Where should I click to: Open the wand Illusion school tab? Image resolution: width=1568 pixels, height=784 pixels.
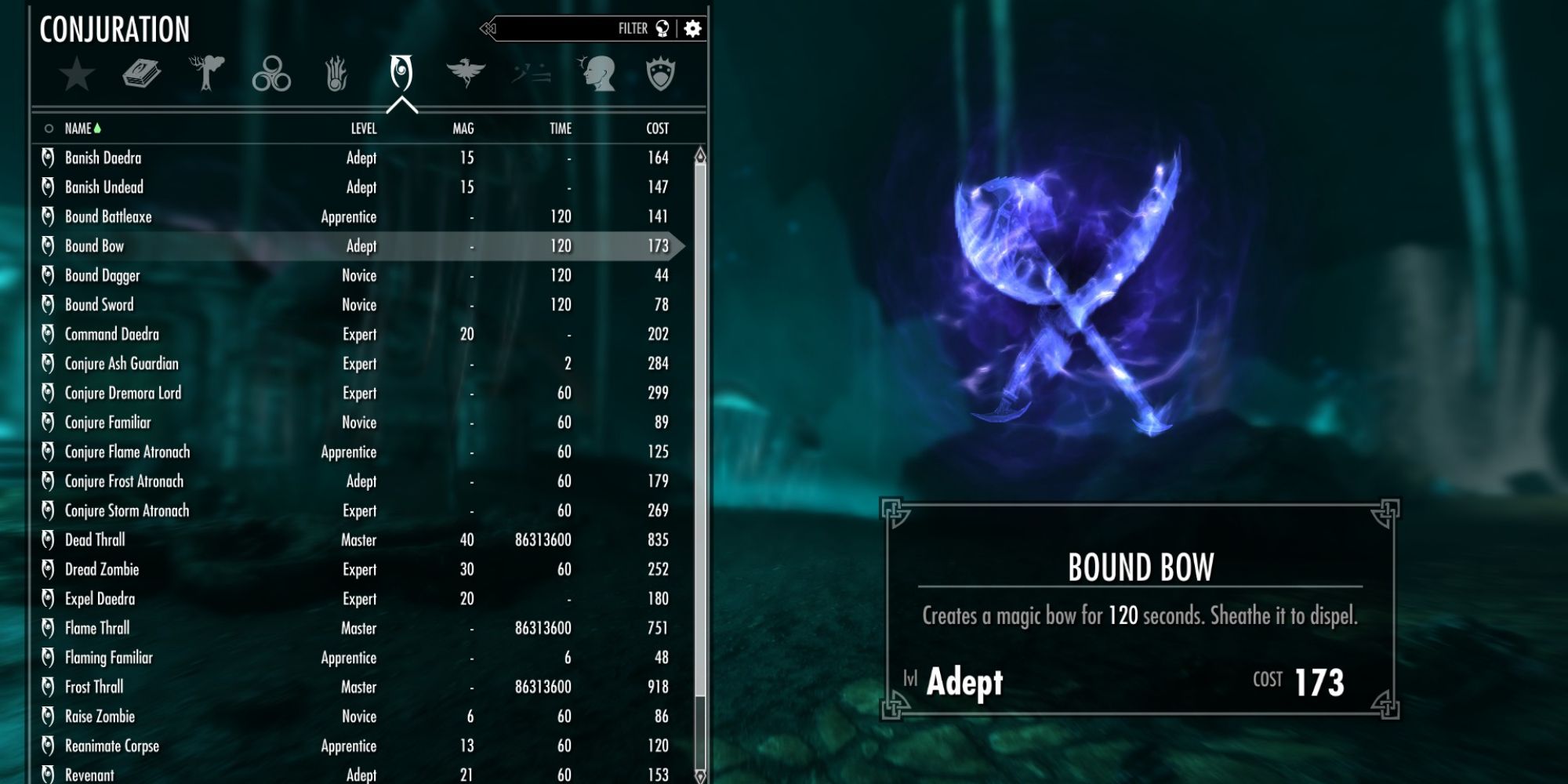click(532, 72)
